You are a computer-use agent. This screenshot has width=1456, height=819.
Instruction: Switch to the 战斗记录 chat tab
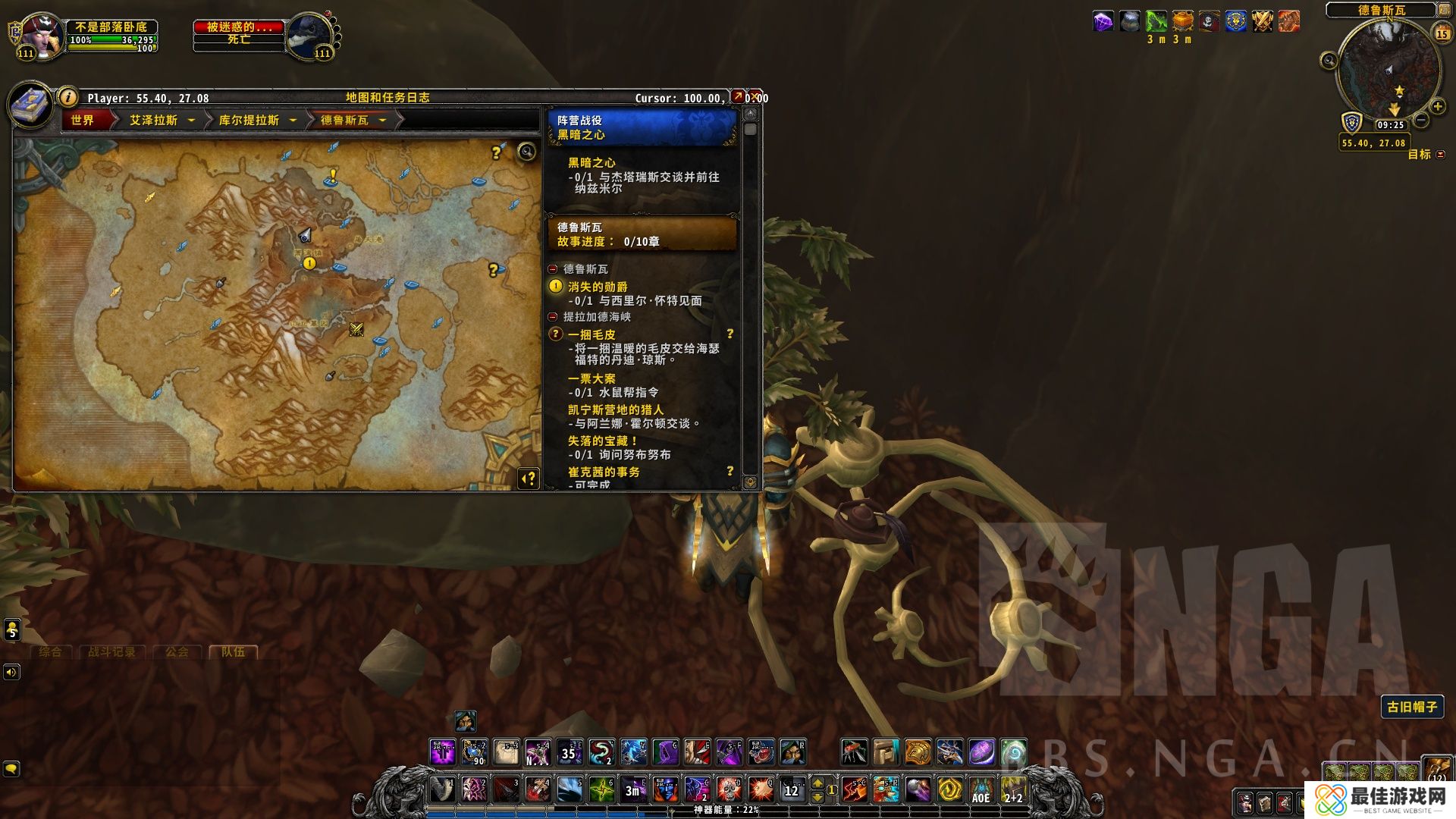click(x=111, y=651)
